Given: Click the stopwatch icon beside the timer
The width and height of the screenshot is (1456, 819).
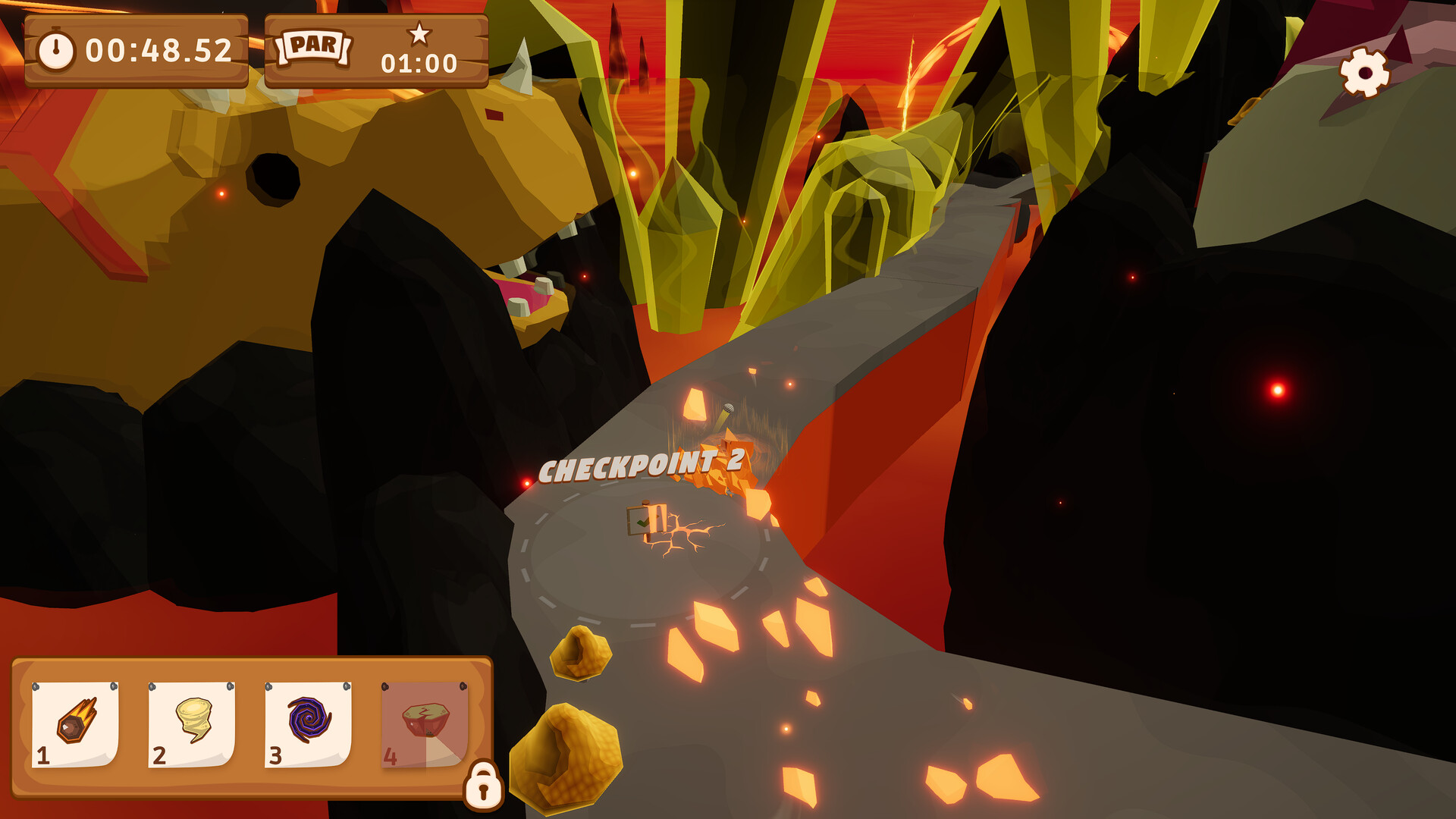Looking at the screenshot, I should point(57,52).
